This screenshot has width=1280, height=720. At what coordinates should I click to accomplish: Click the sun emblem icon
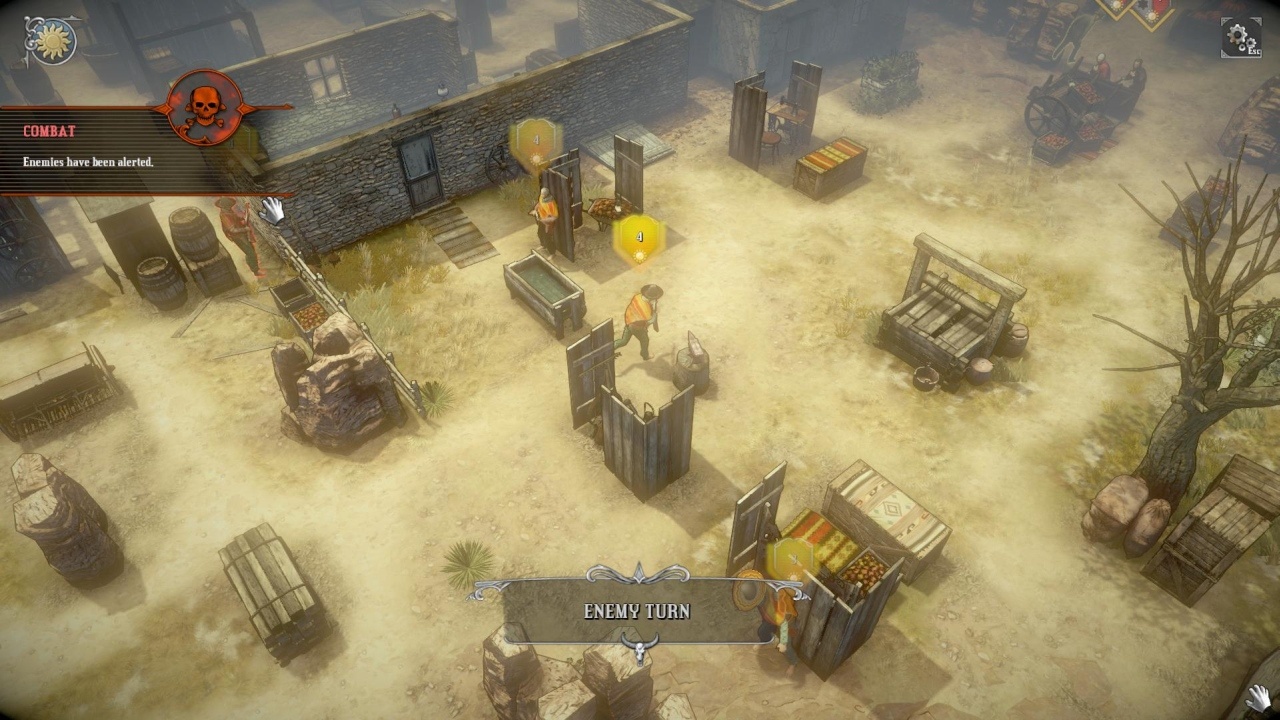click(50, 40)
